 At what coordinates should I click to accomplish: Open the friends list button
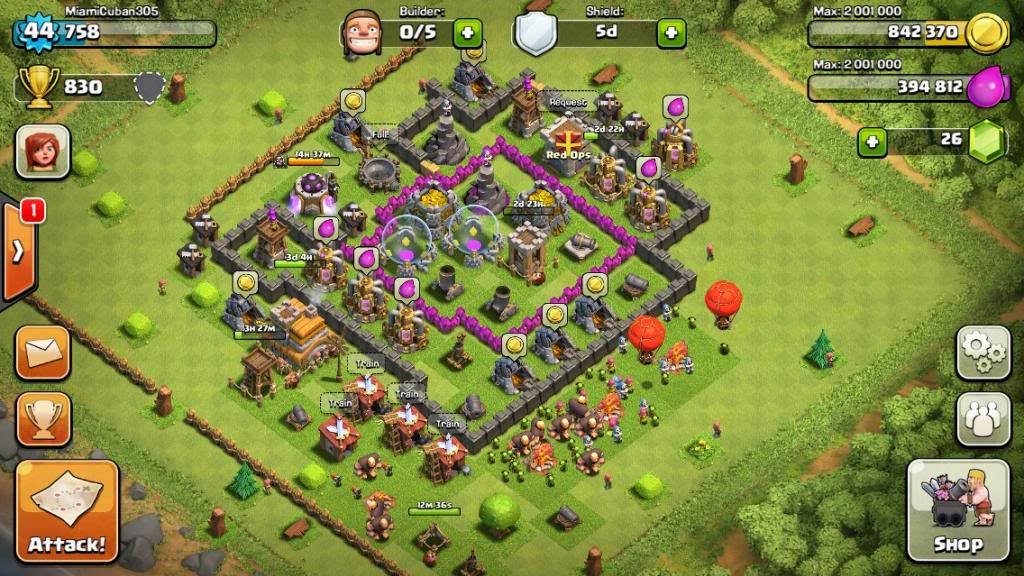[x=983, y=418]
